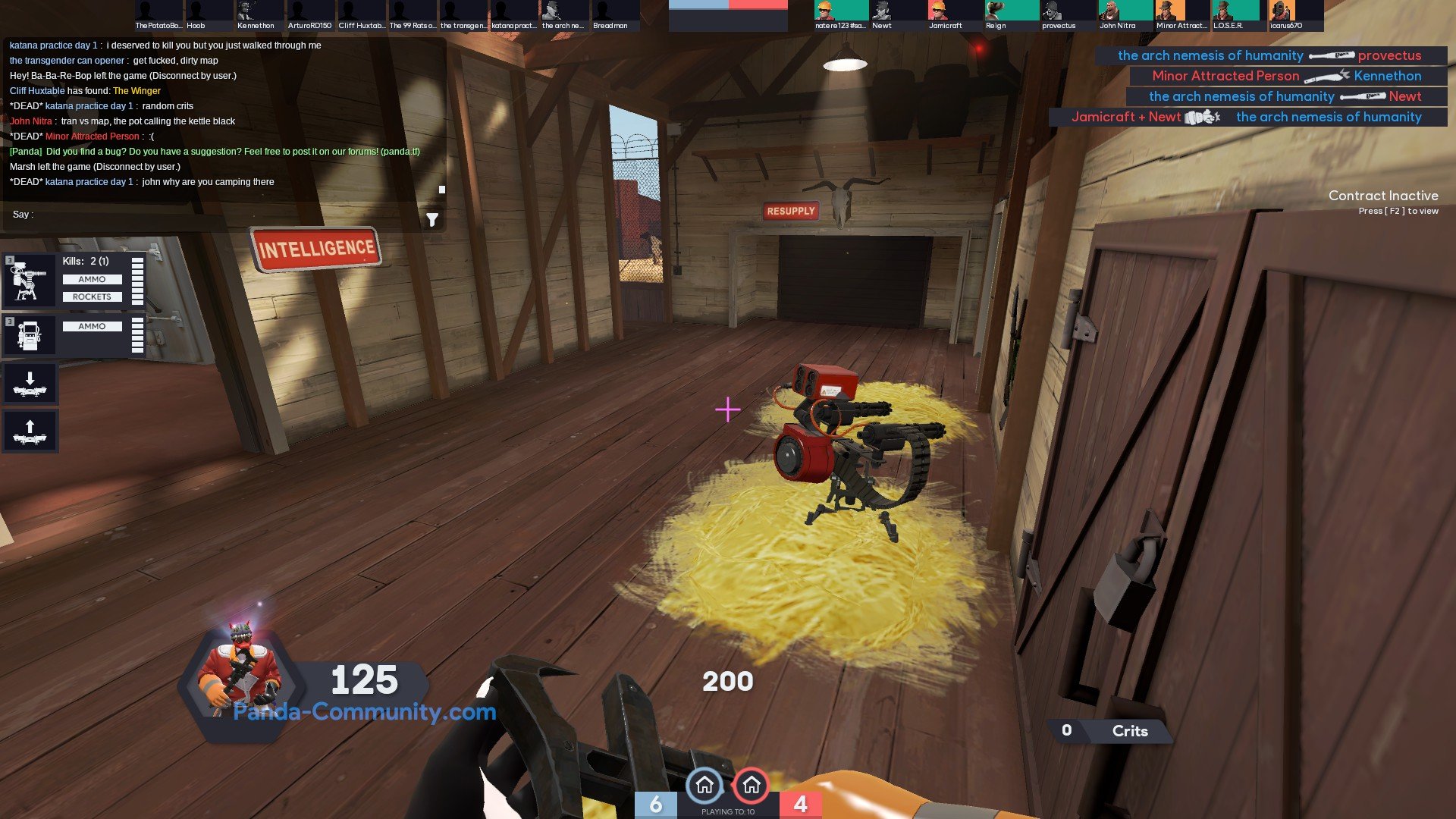Click the panda.tf forum suggestion chat message
Viewport: 1456px width, 819px height.
pos(215,152)
